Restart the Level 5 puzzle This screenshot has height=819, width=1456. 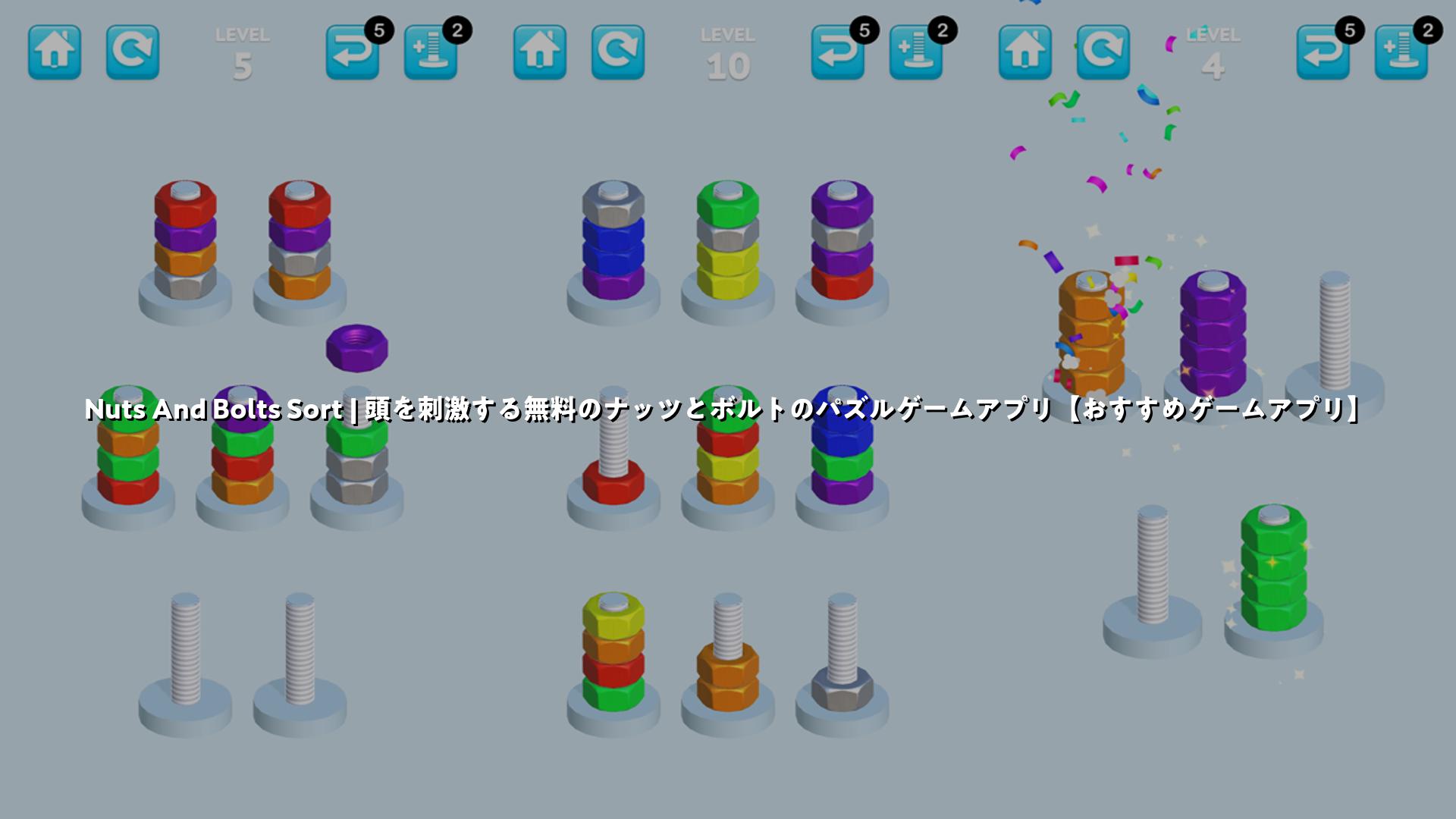tap(133, 52)
